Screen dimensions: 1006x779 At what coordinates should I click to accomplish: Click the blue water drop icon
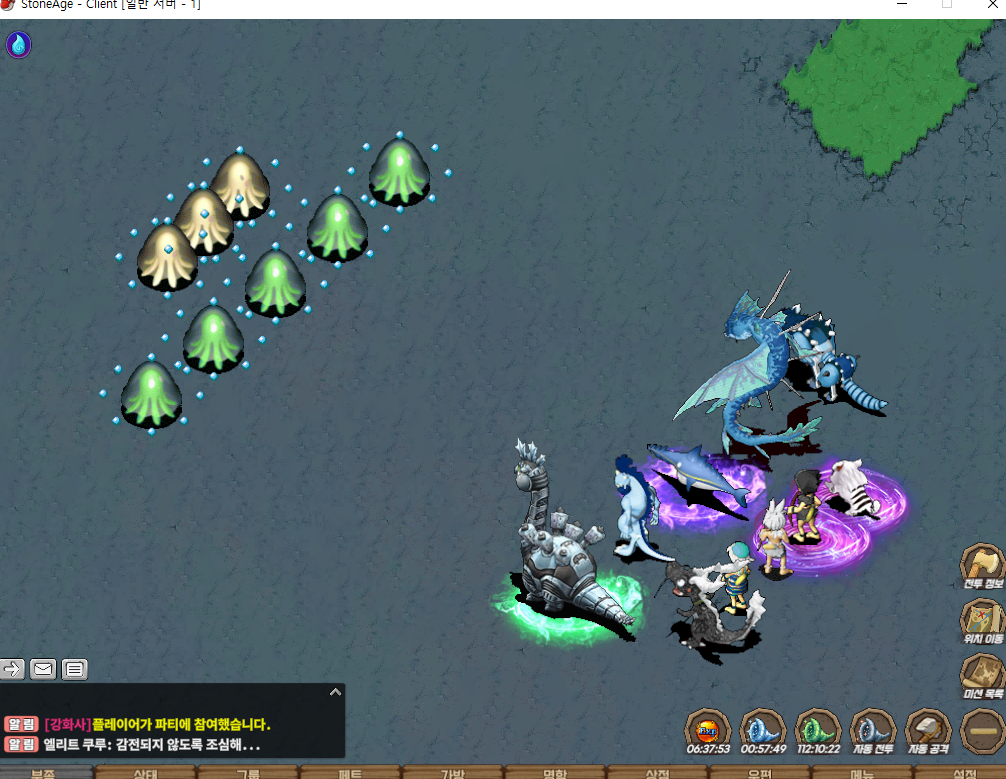tap(19, 44)
